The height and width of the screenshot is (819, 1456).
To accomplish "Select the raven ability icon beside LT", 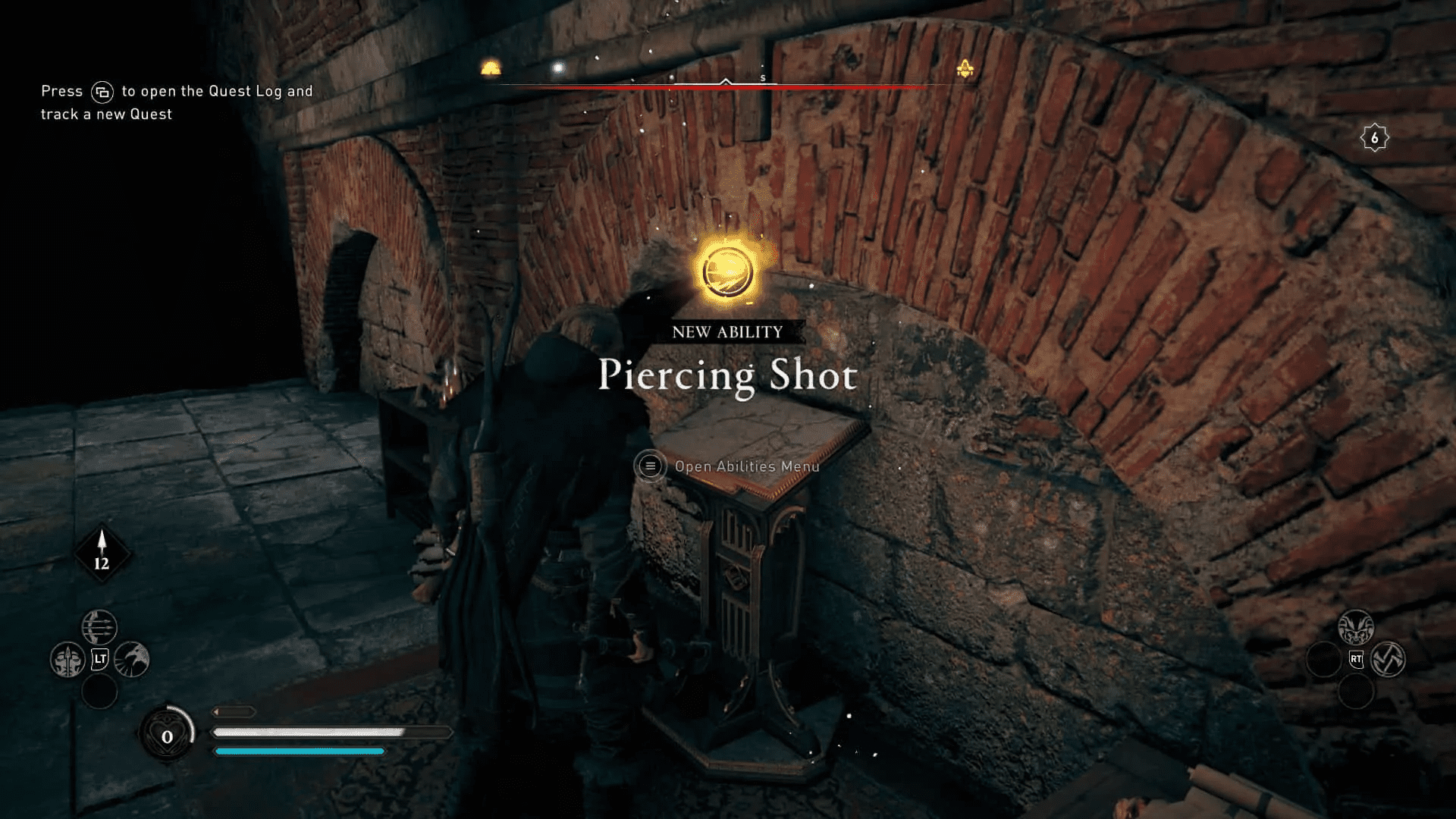I will click(130, 659).
